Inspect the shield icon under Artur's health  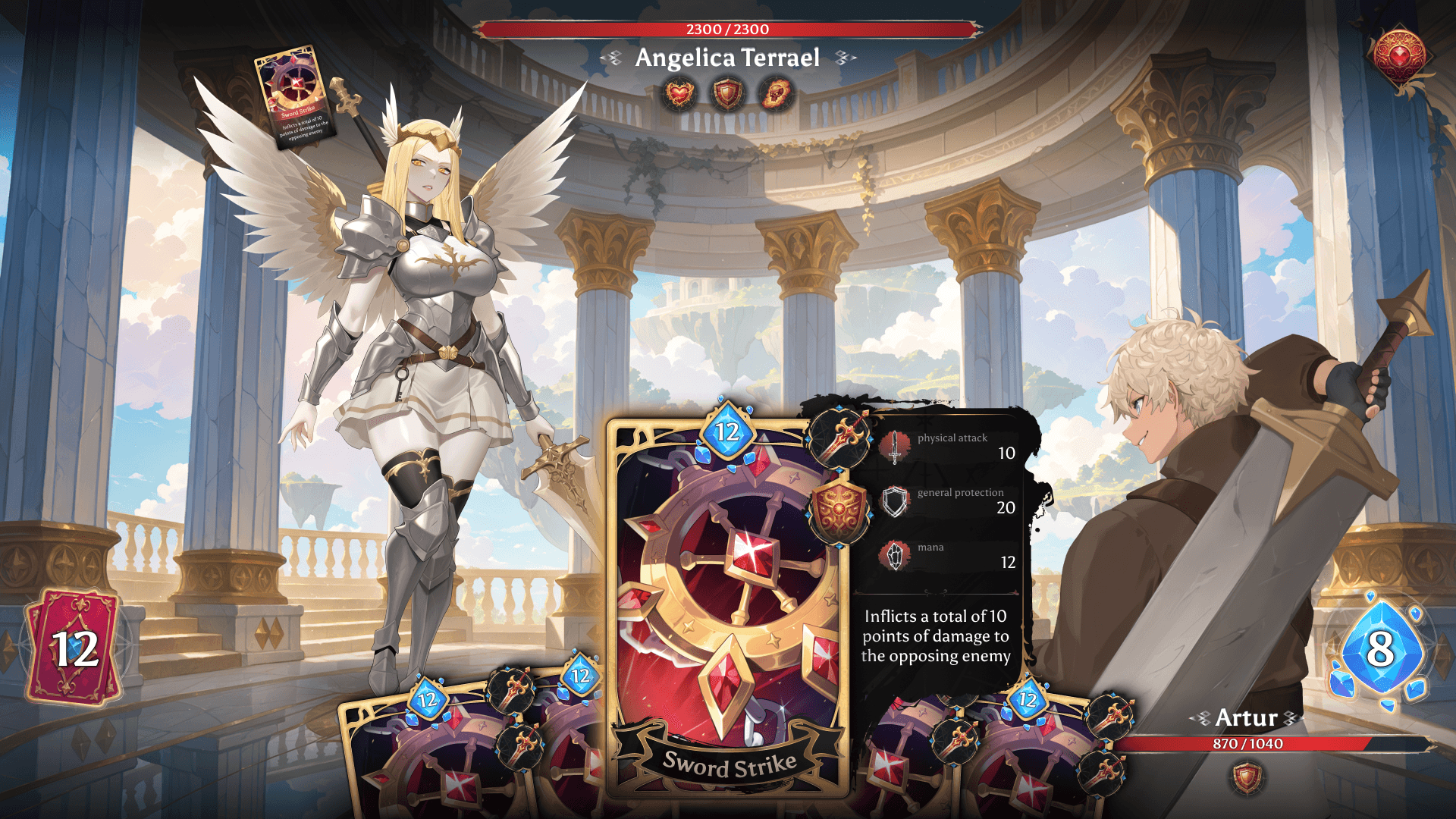[x=1247, y=778]
